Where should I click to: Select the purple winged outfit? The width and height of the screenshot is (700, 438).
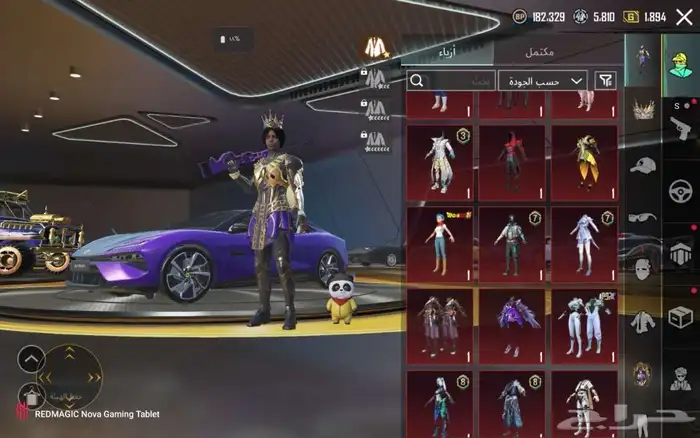tap(512, 325)
